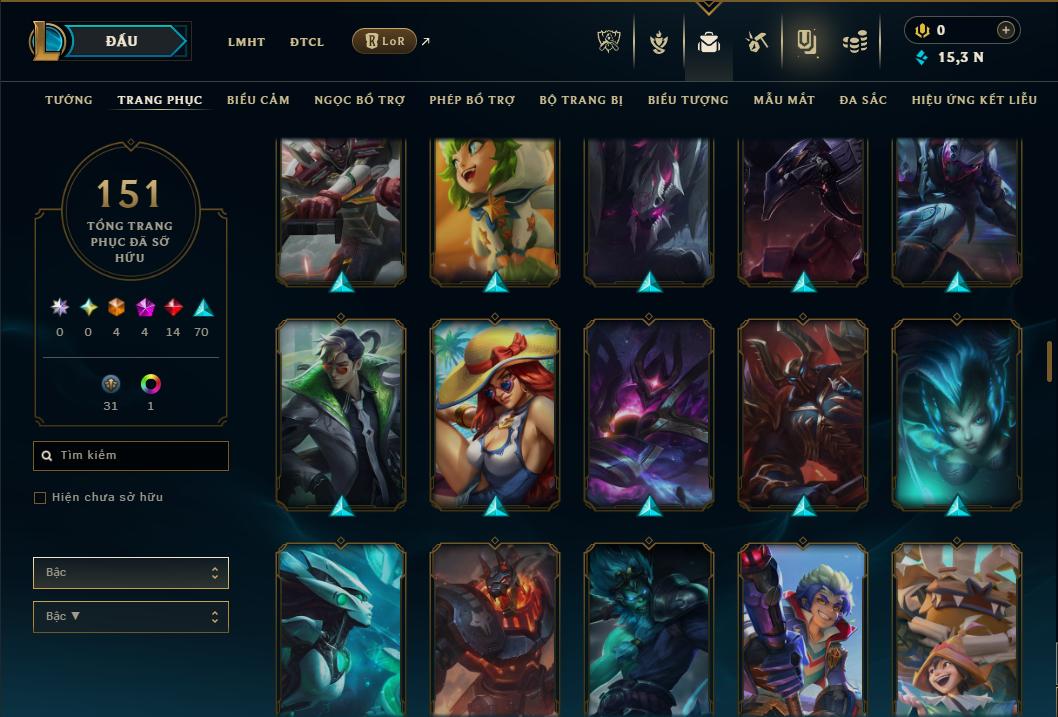Toggle the Hiện chưa sở hữu checkbox
This screenshot has height=717, width=1058.
pyautogui.click(x=40, y=498)
